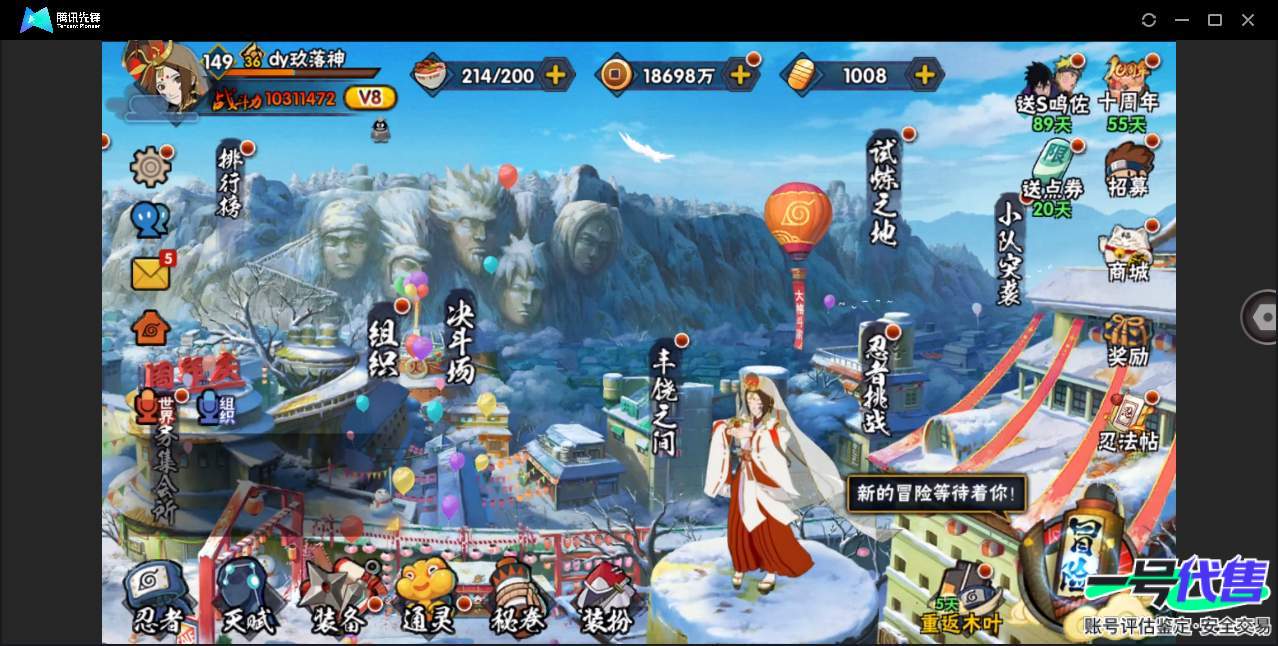The image size is (1278, 646).
Task: Open the gear settings icon
Action: pyautogui.click(x=150, y=166)
